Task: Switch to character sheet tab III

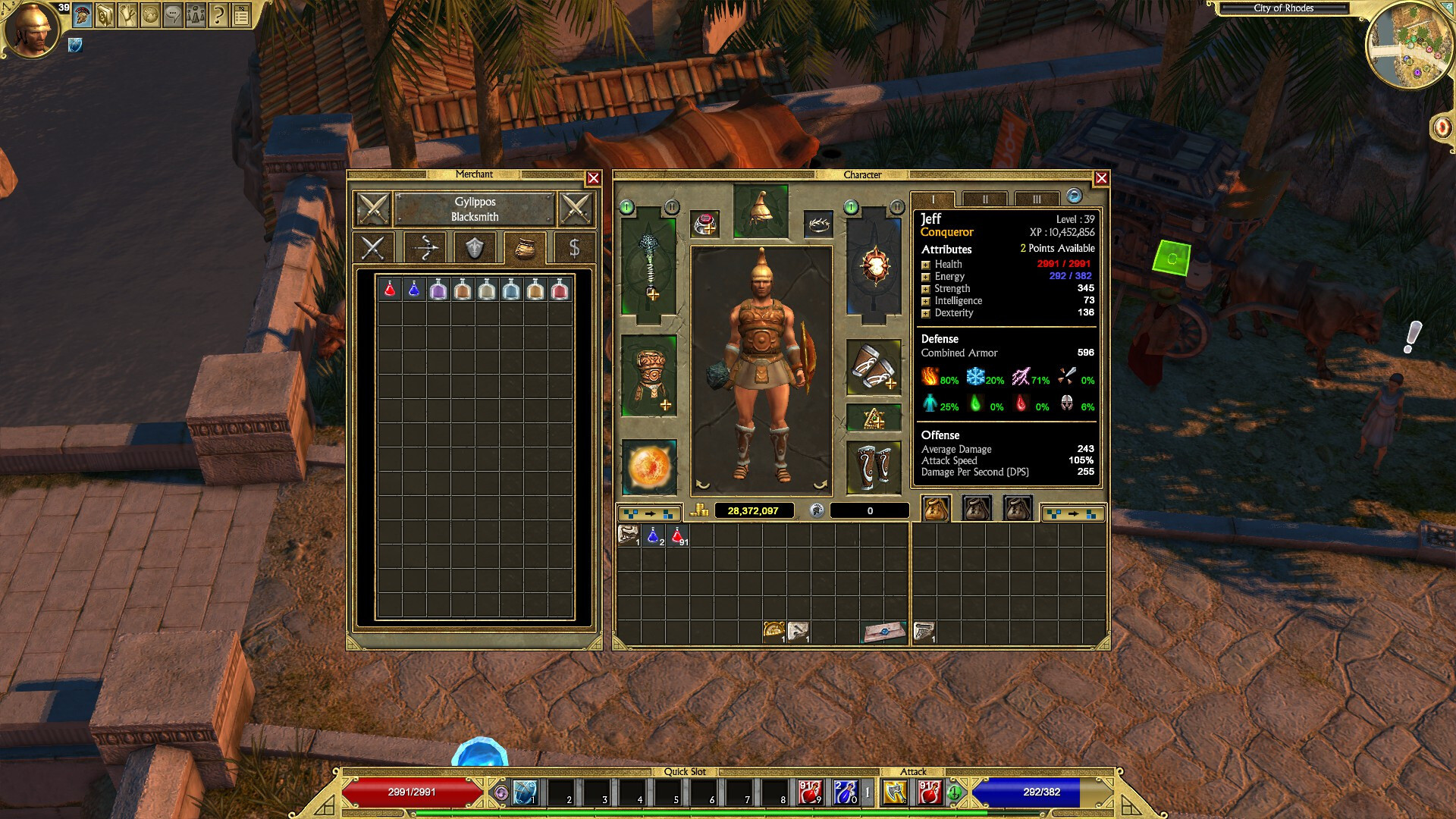Action: coord(1036,199)
